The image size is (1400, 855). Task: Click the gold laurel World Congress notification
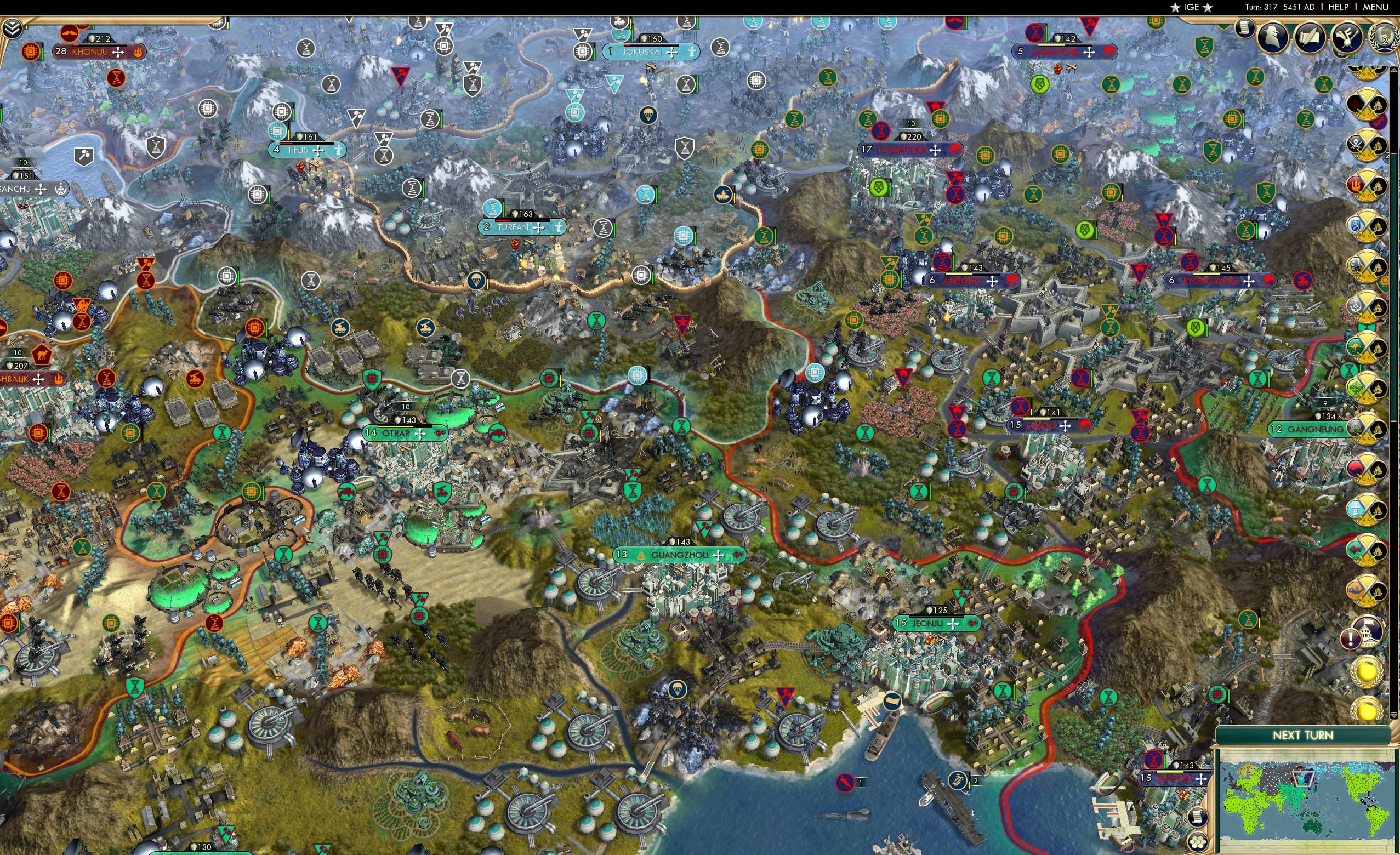pos(1367,672)
